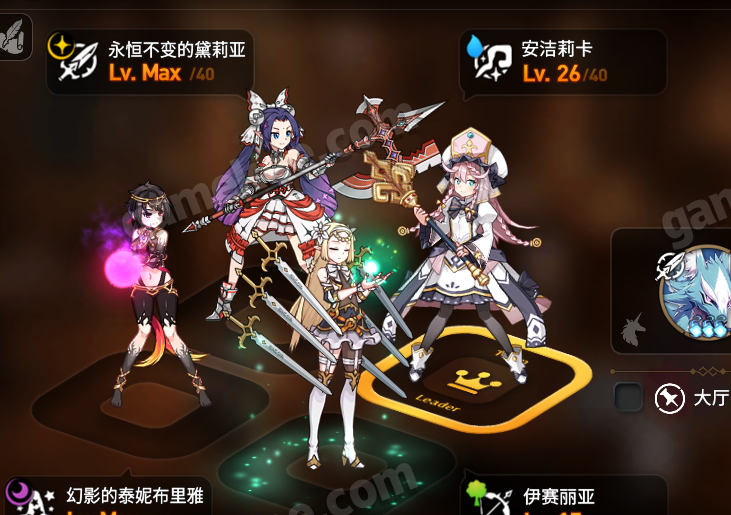Toggle the 大厅 checkbox
This screenshot has width=731, height=515.
click(x=629, y=398)
